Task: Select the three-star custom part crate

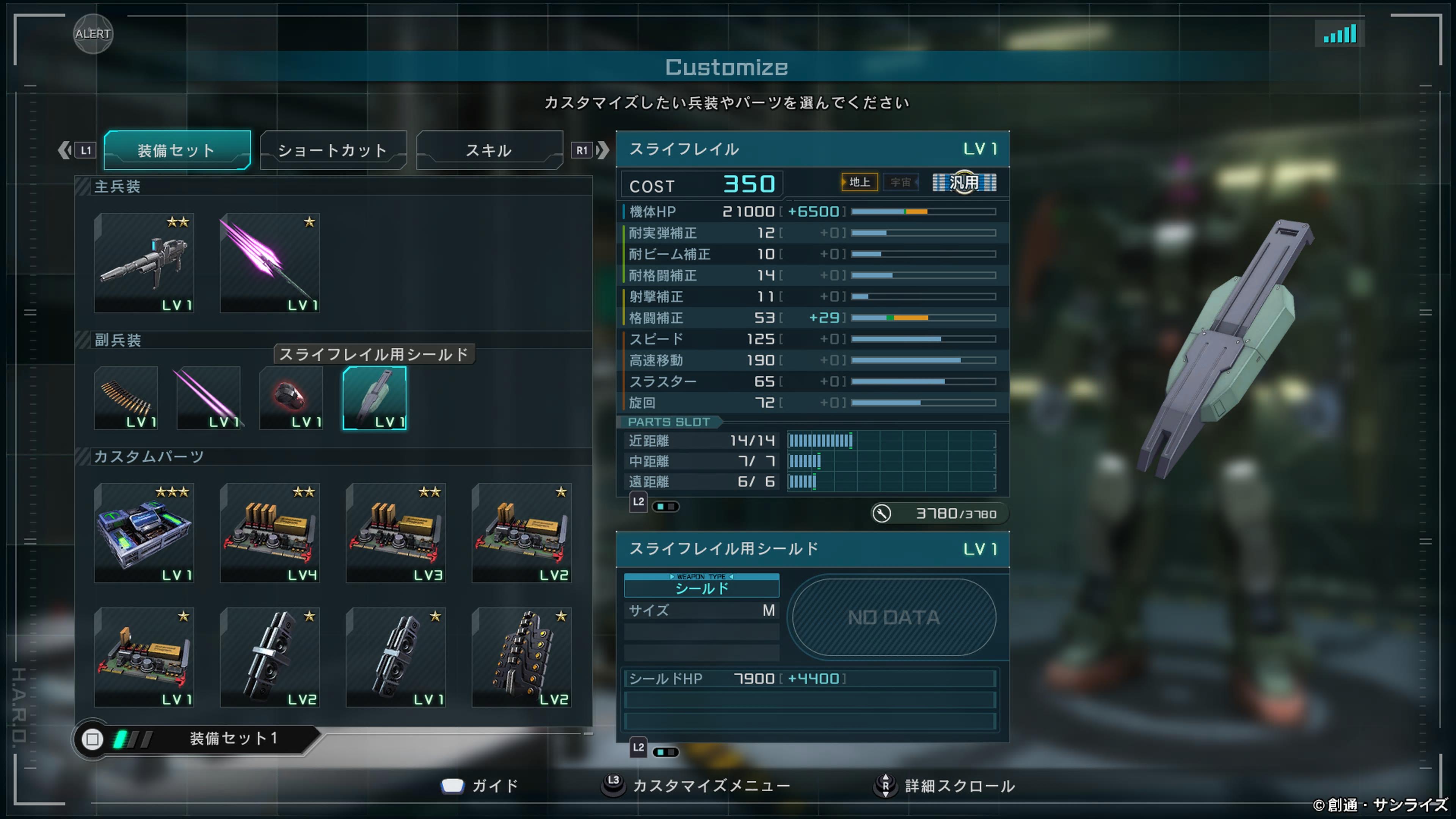Action: coord(144,532)
